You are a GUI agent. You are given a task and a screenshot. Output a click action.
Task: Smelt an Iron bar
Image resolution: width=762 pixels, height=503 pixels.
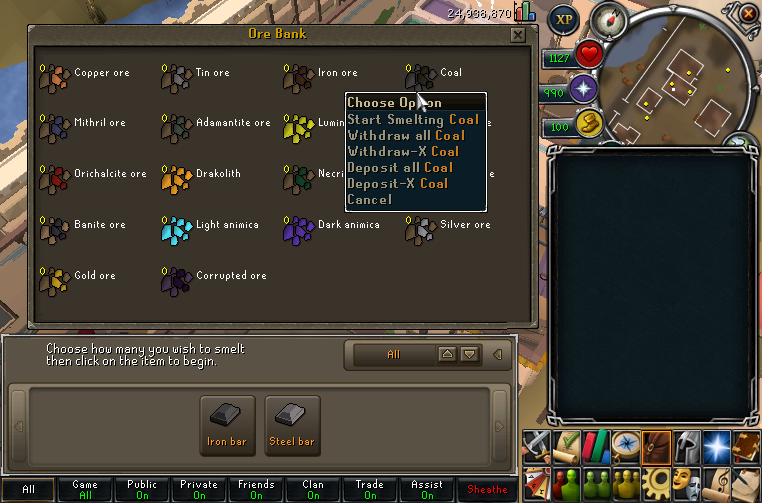[228, 425]
